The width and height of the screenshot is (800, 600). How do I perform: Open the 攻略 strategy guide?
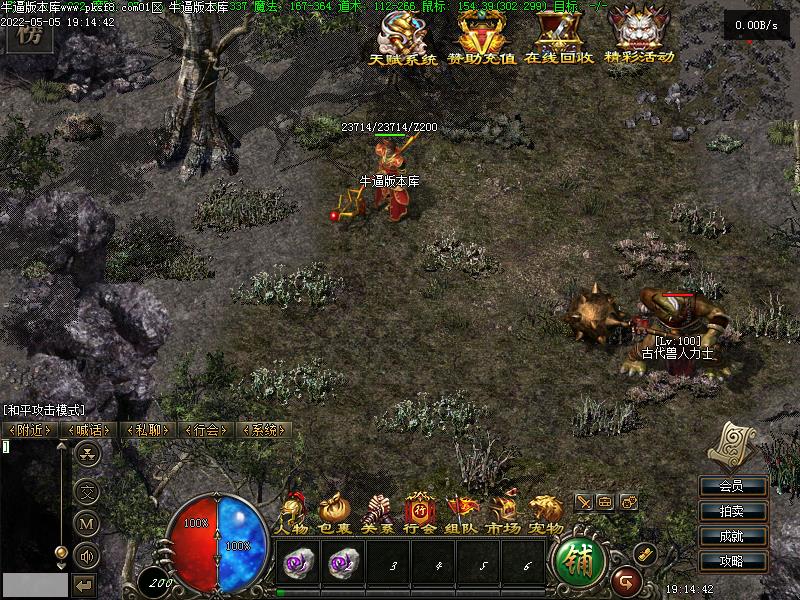pyautogui.click(x=731, y=561)
